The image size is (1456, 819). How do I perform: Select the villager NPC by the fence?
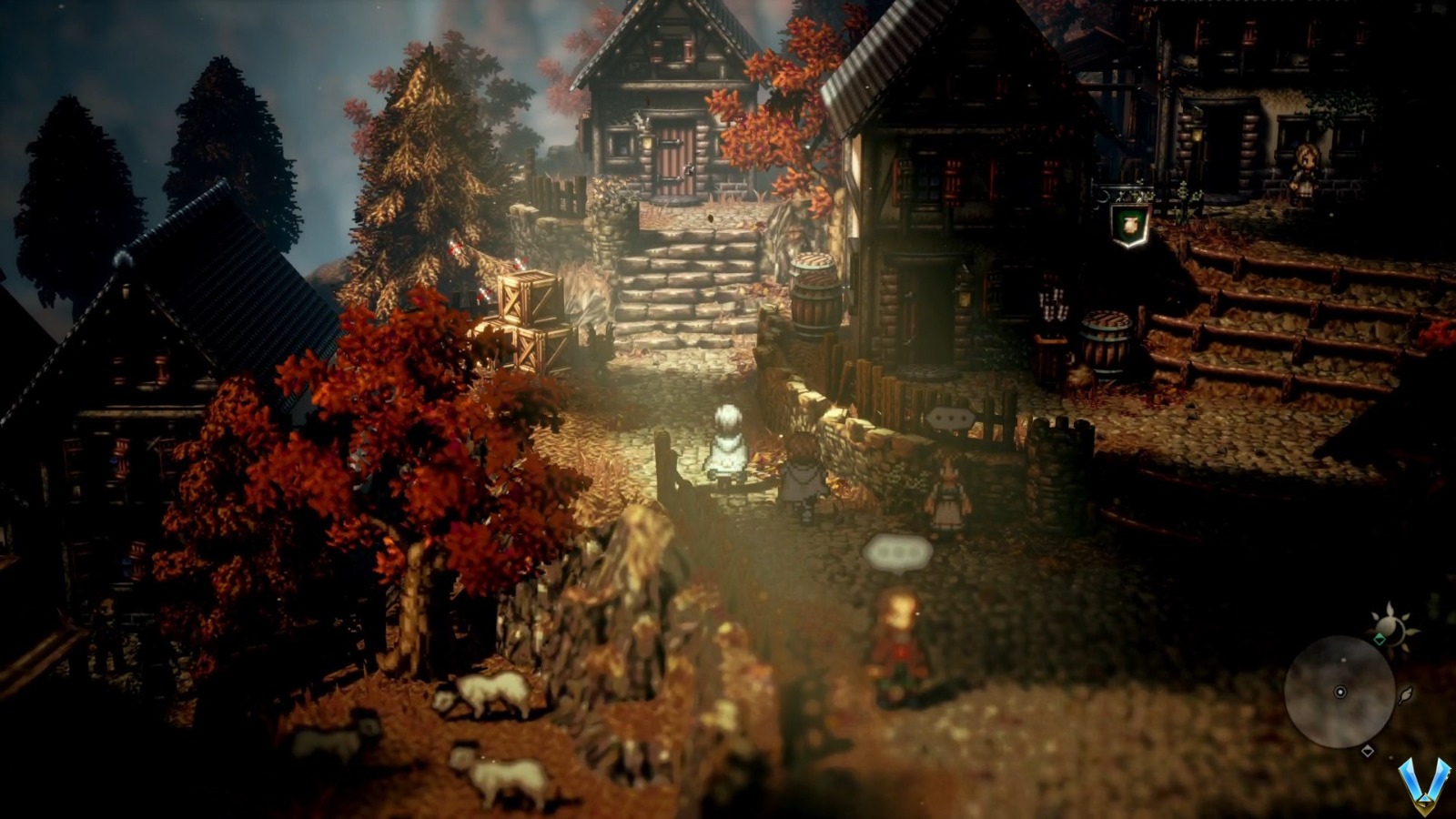pyautogui.click(x=949, y=491)
